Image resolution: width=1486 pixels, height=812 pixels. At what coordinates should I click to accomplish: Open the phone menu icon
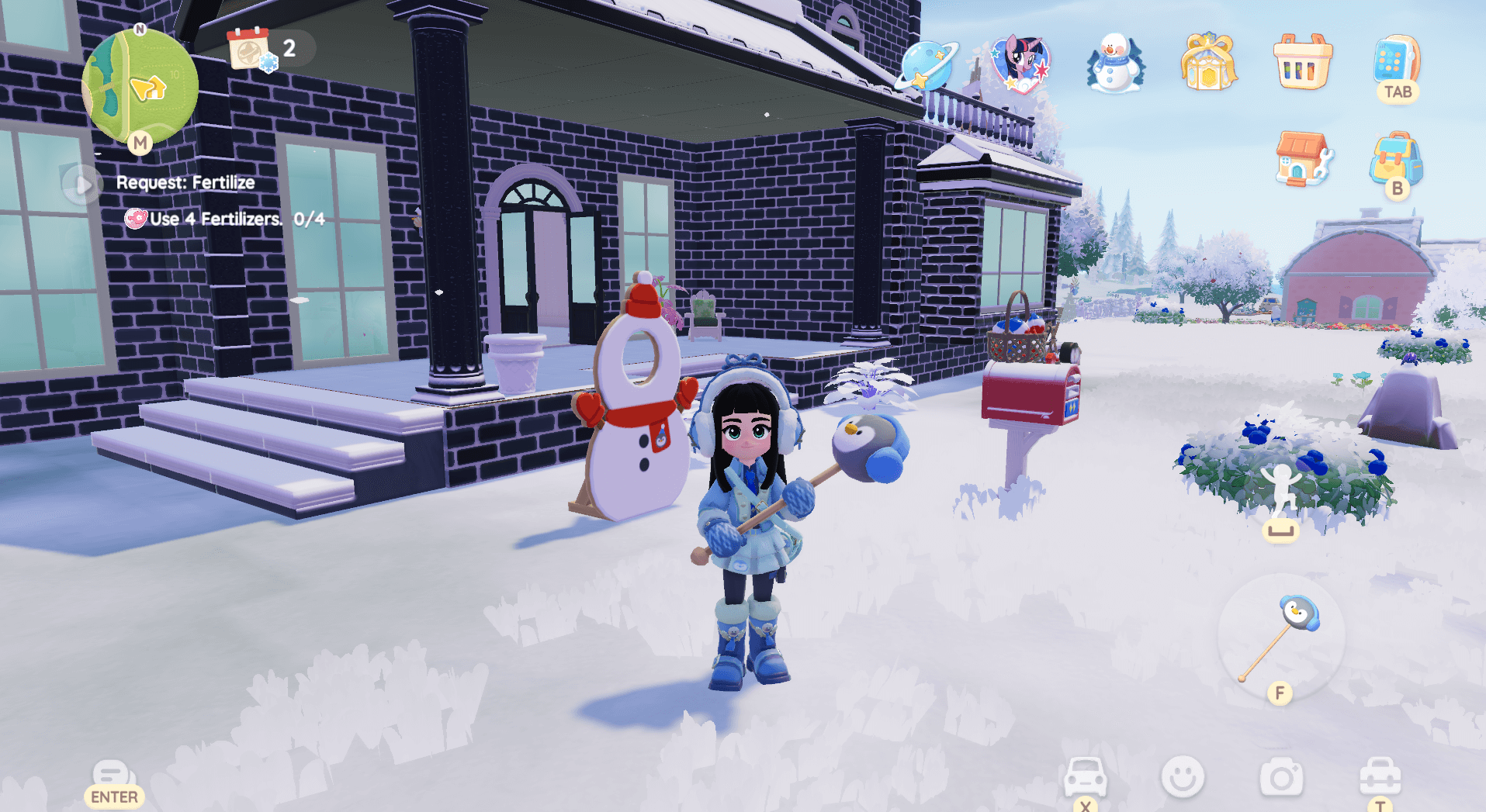pos(1396,60)
